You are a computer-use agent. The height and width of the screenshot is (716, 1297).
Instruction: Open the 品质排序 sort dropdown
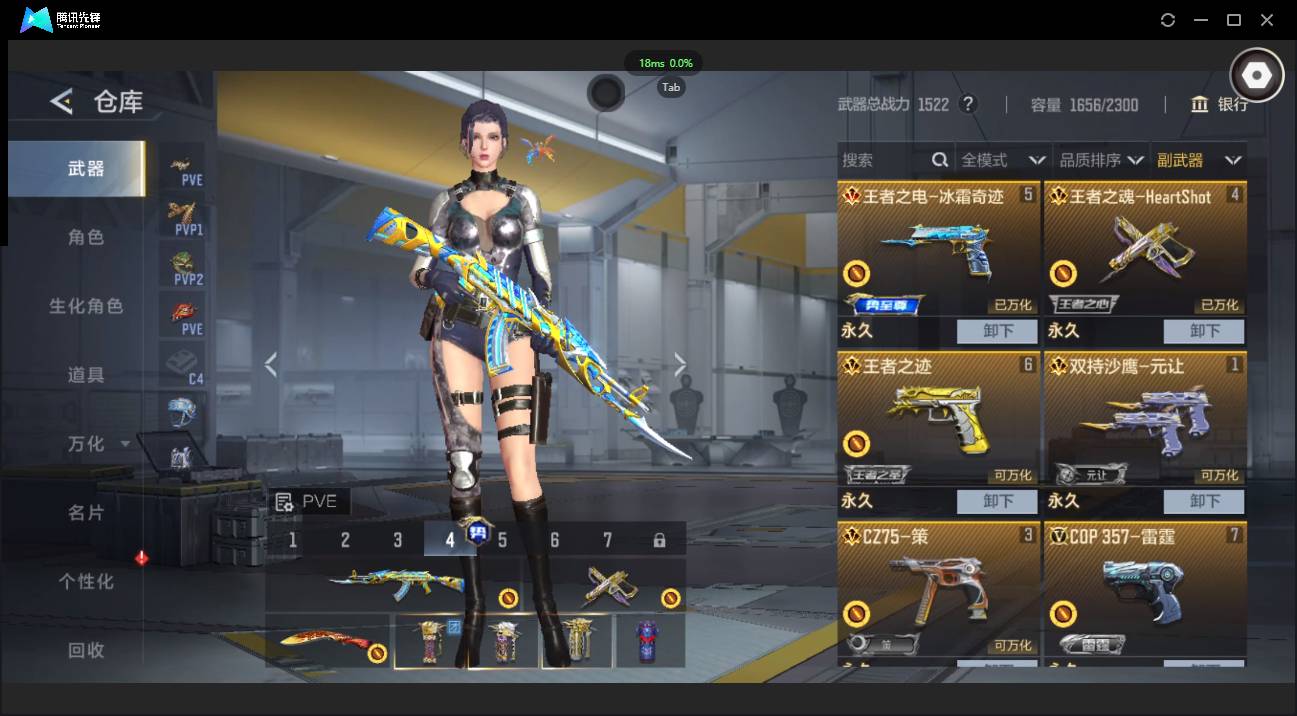(x=1101, y=160)
